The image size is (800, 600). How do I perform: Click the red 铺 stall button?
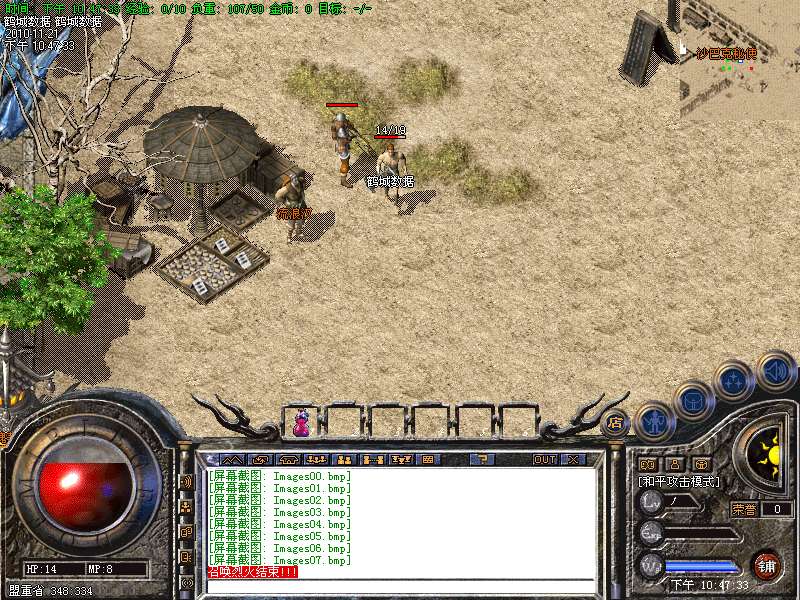coord(766,565)
